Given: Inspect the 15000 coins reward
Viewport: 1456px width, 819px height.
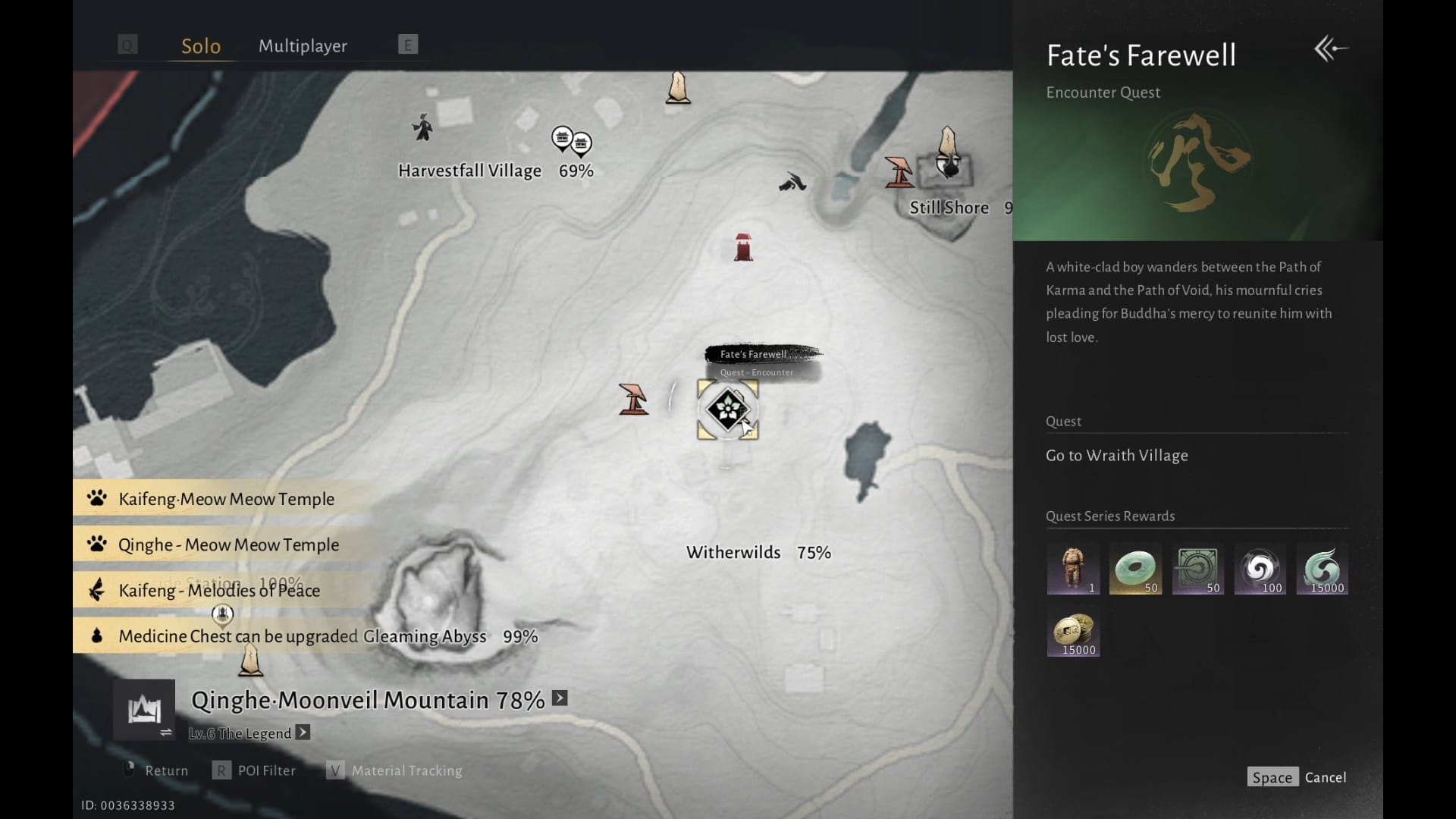Looking at the screenshot, I should [x=1073, y=631].
